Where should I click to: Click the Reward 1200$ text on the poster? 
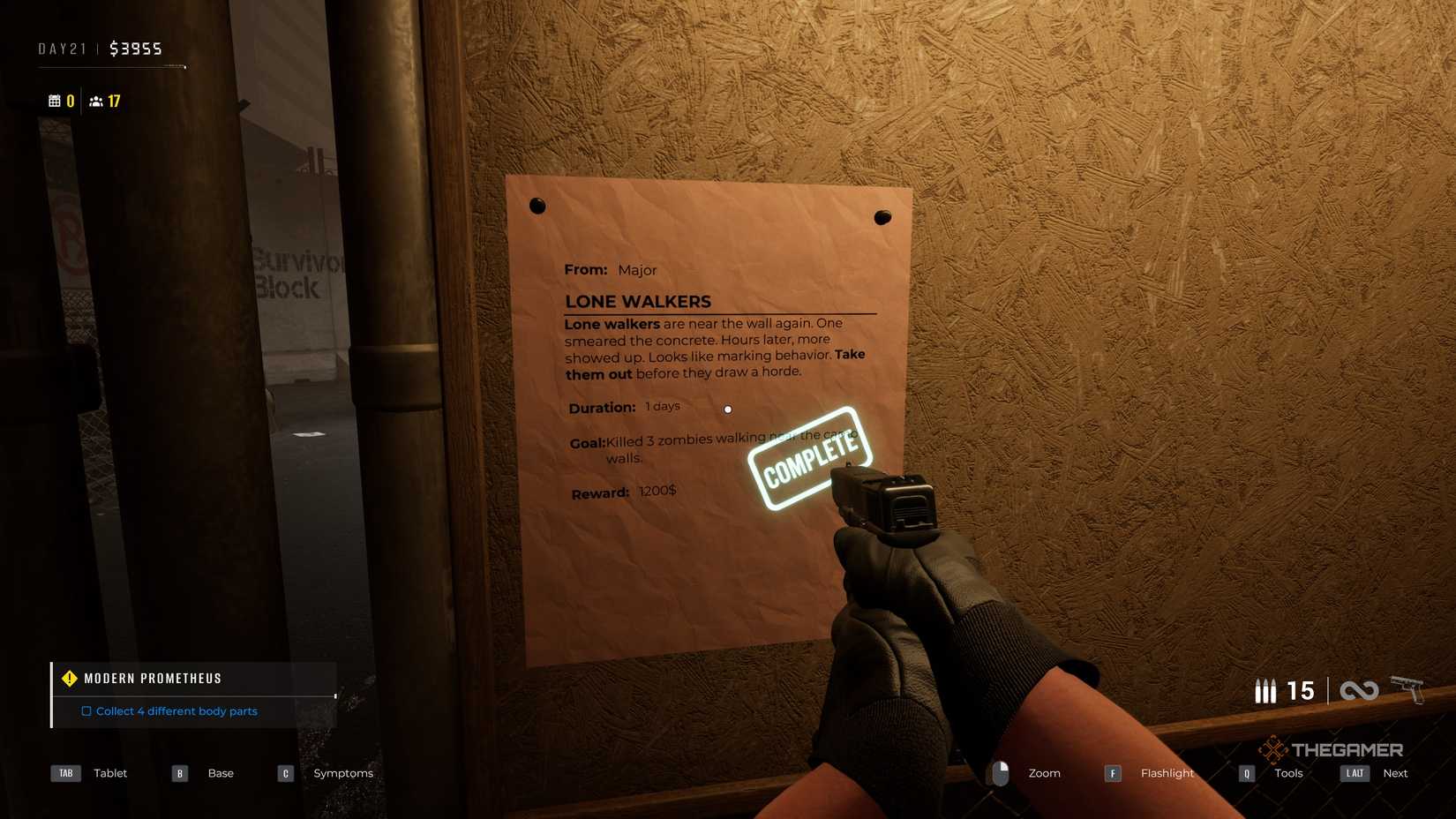point(657,492)
